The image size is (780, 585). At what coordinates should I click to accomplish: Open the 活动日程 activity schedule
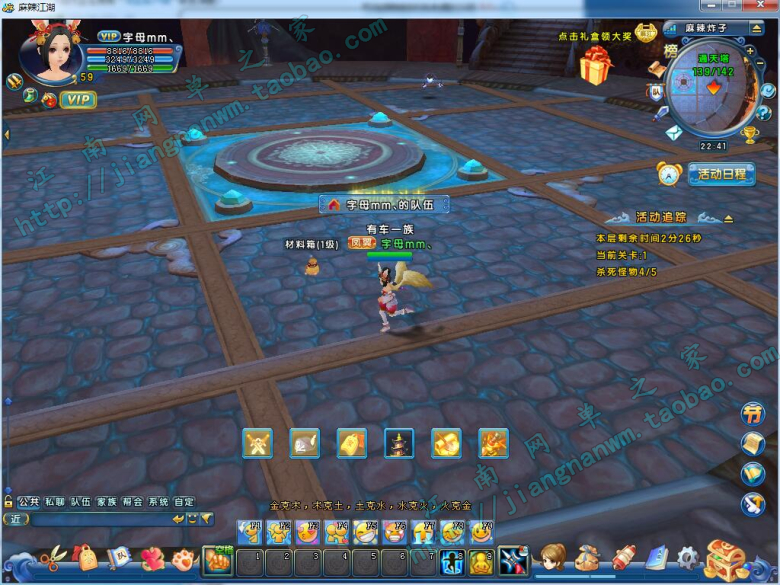click(719, 174)
